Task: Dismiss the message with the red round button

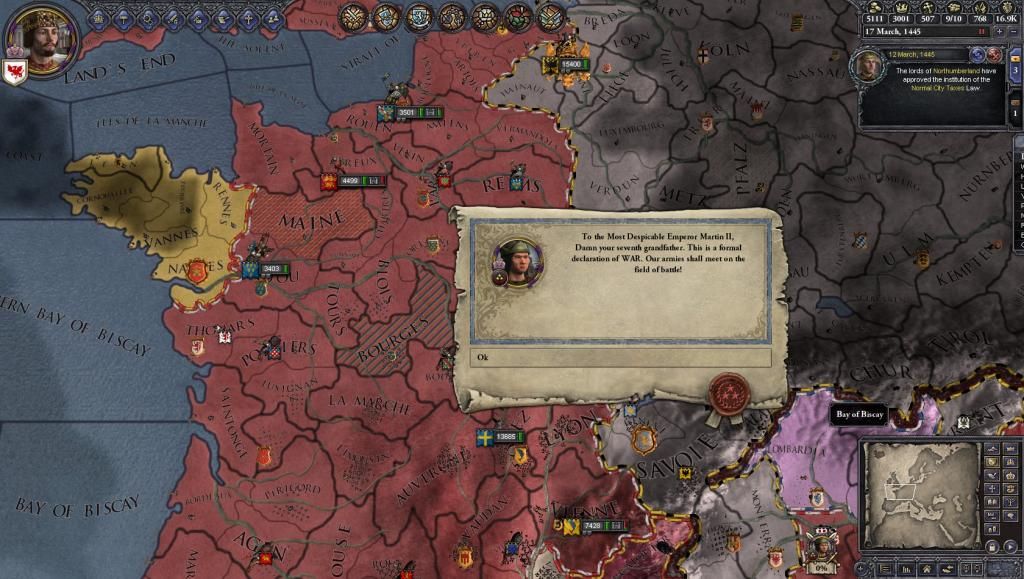Action: click(994, 54)
